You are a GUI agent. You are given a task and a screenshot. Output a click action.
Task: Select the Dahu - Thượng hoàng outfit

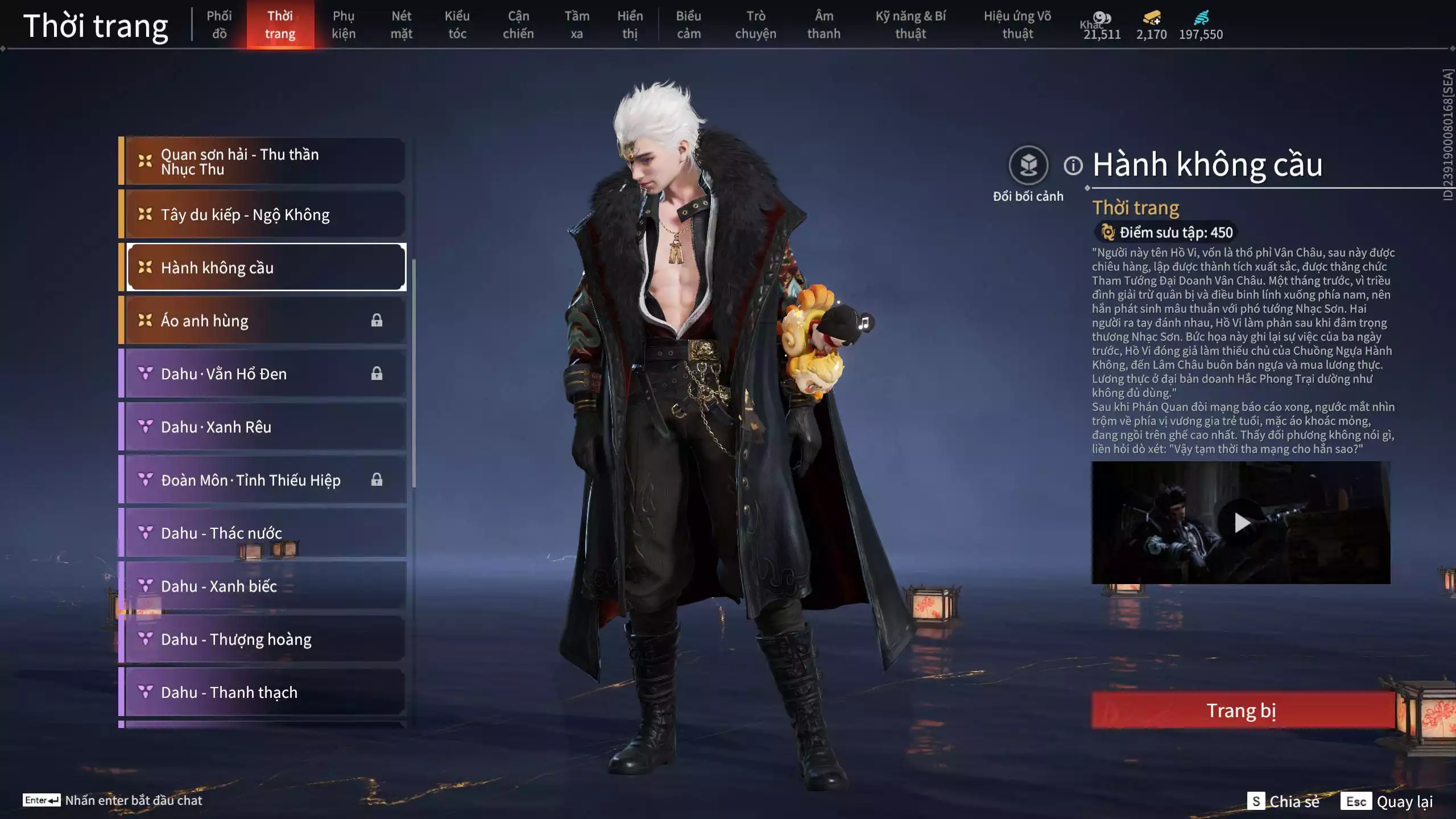(x=265, y=639)
